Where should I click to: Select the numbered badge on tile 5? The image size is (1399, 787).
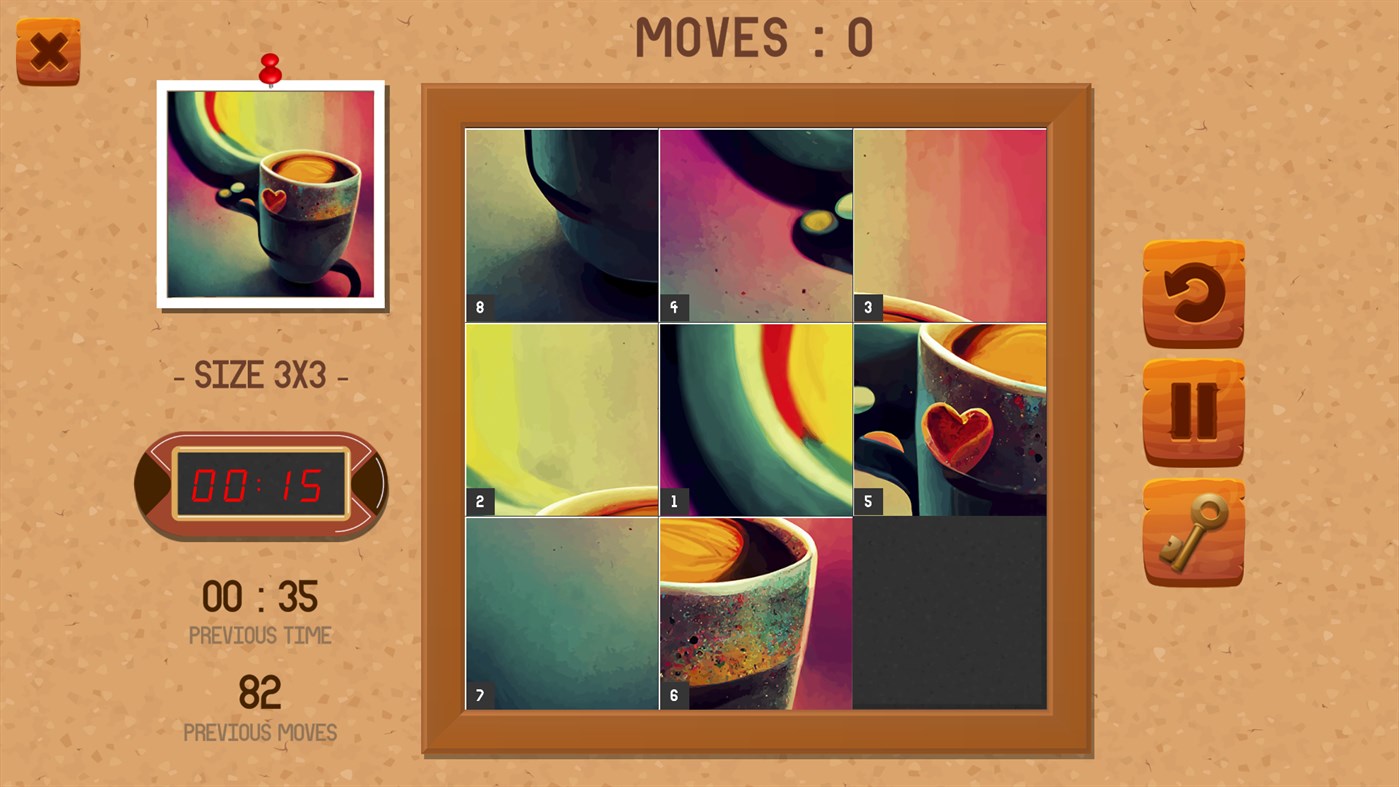(868, 500)
